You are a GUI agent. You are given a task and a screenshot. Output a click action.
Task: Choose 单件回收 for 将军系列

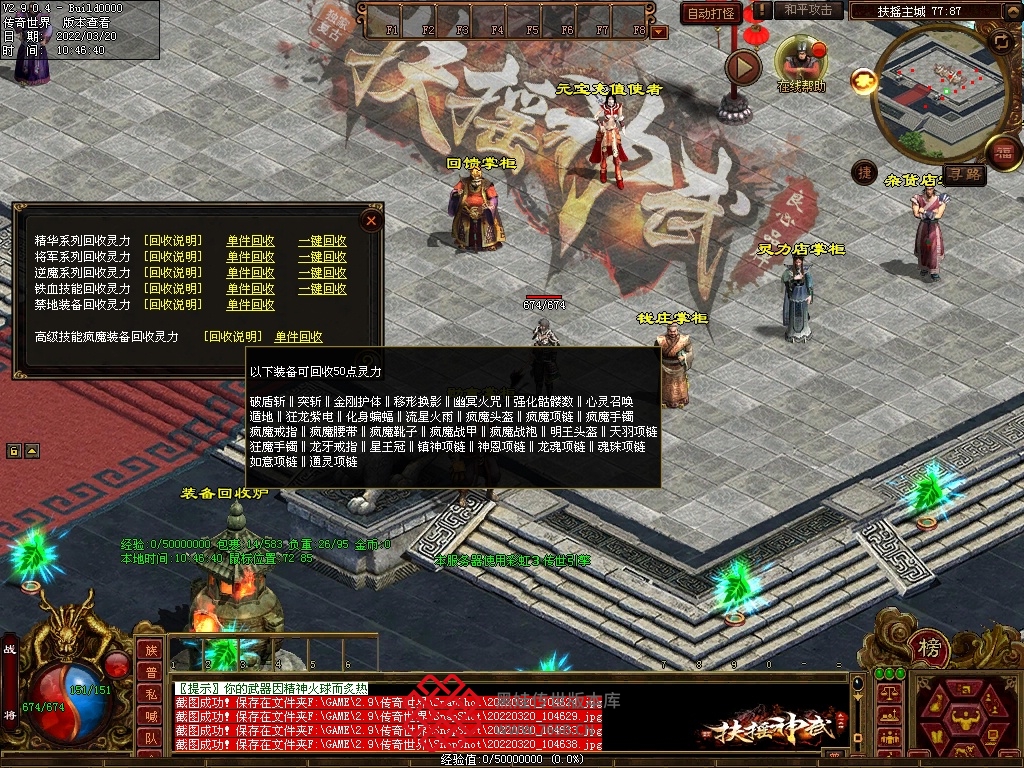[x=250, y=257]
